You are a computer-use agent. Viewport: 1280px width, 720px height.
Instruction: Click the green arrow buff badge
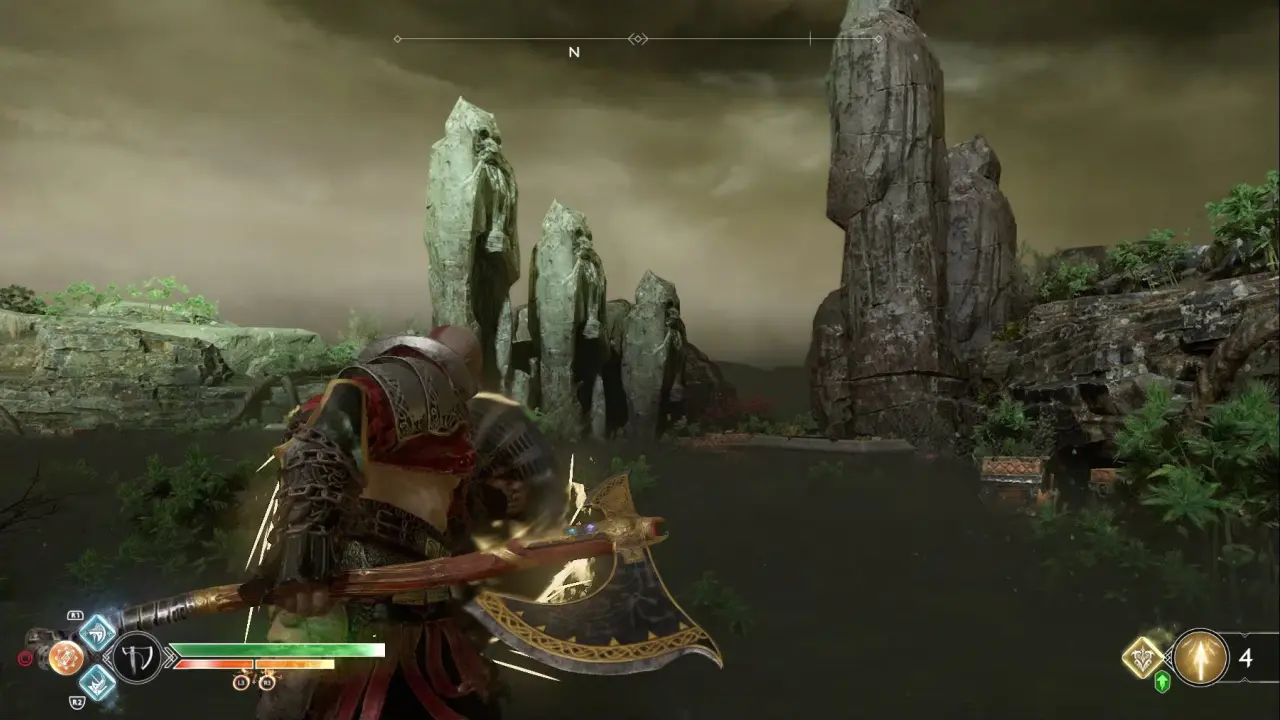point(1162,683)
